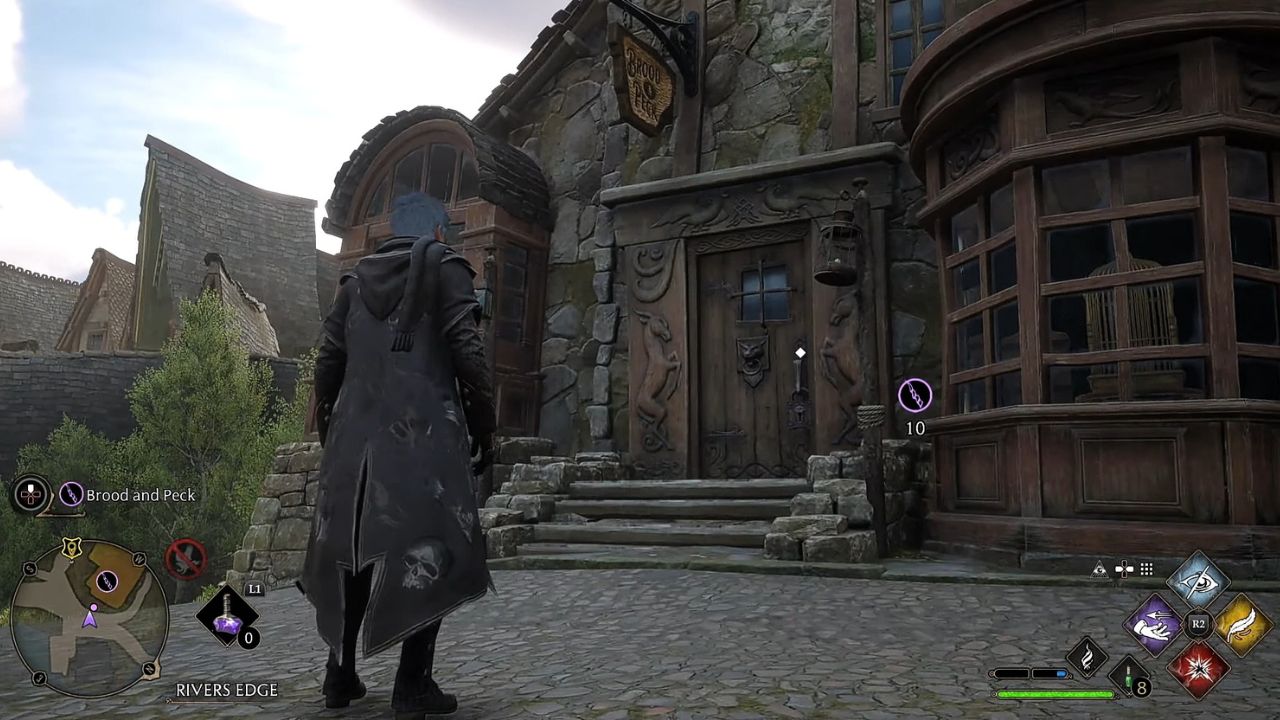The height and width of the screenshot is (720, 1280).
Task: Select the purple Accio spell icon
Action: (x=1152, y=627)
